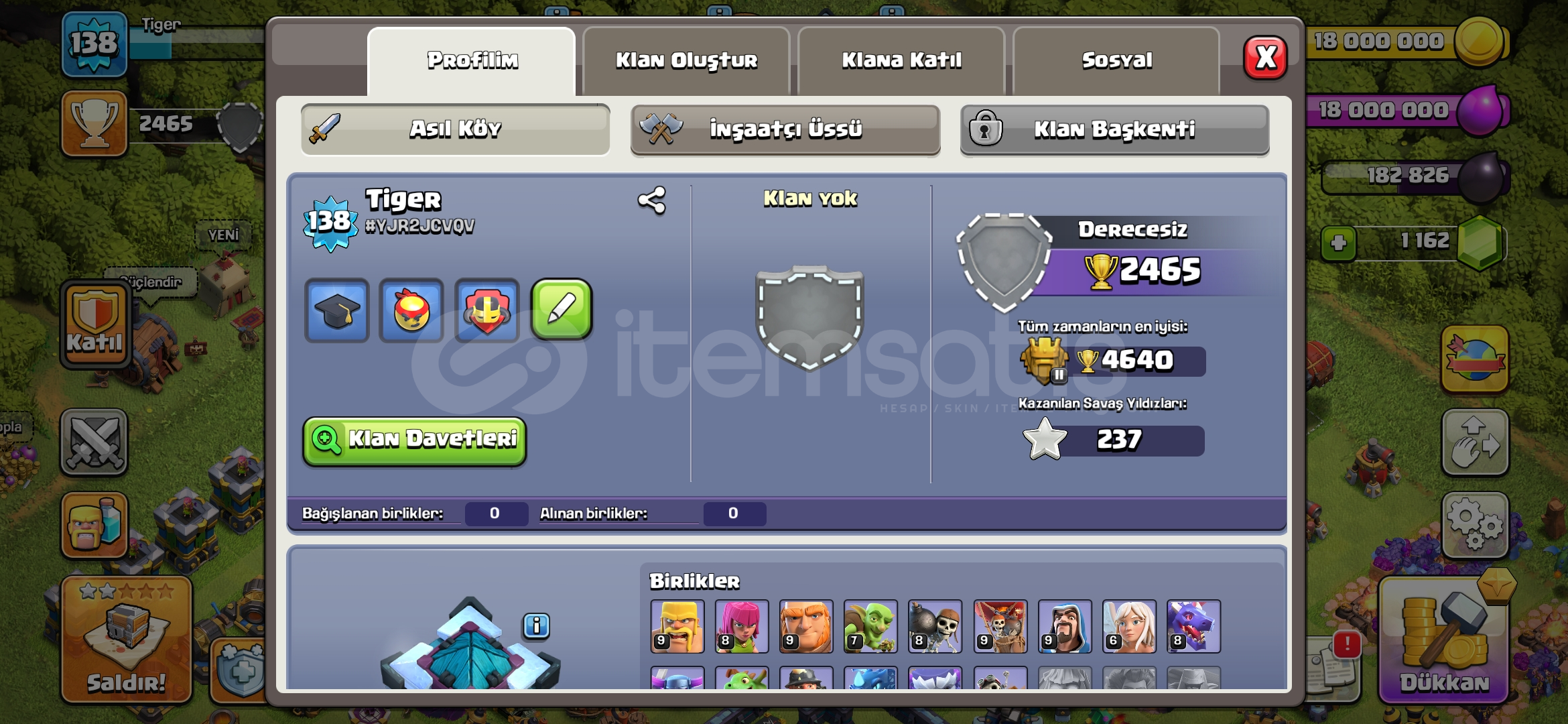
Task: Open the player emote badge icon
Action: 411,309
